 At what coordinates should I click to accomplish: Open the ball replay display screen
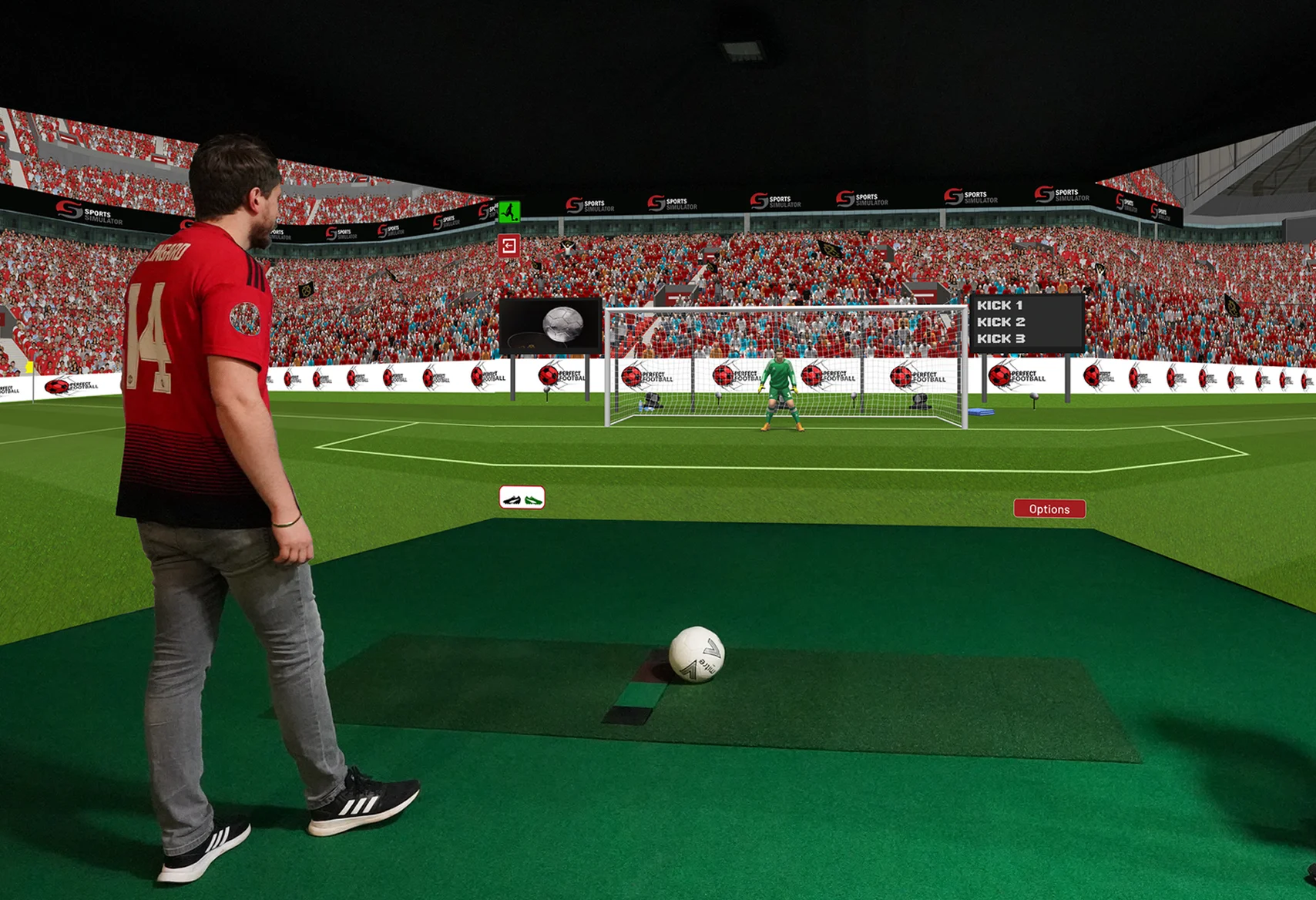coord(552,327)
